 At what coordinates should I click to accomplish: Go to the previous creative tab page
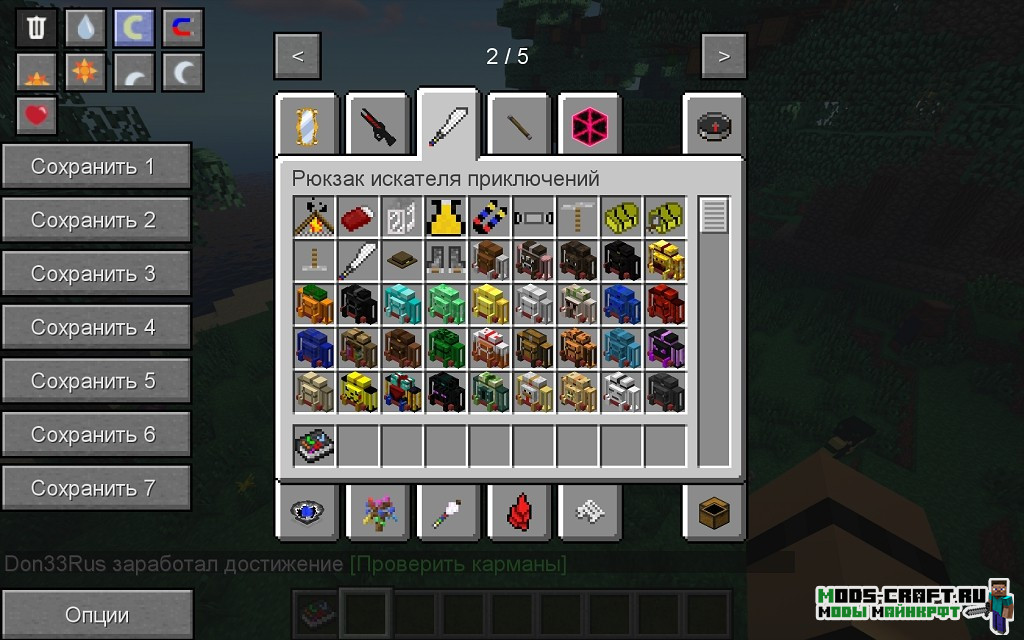[x=297, y=56]
